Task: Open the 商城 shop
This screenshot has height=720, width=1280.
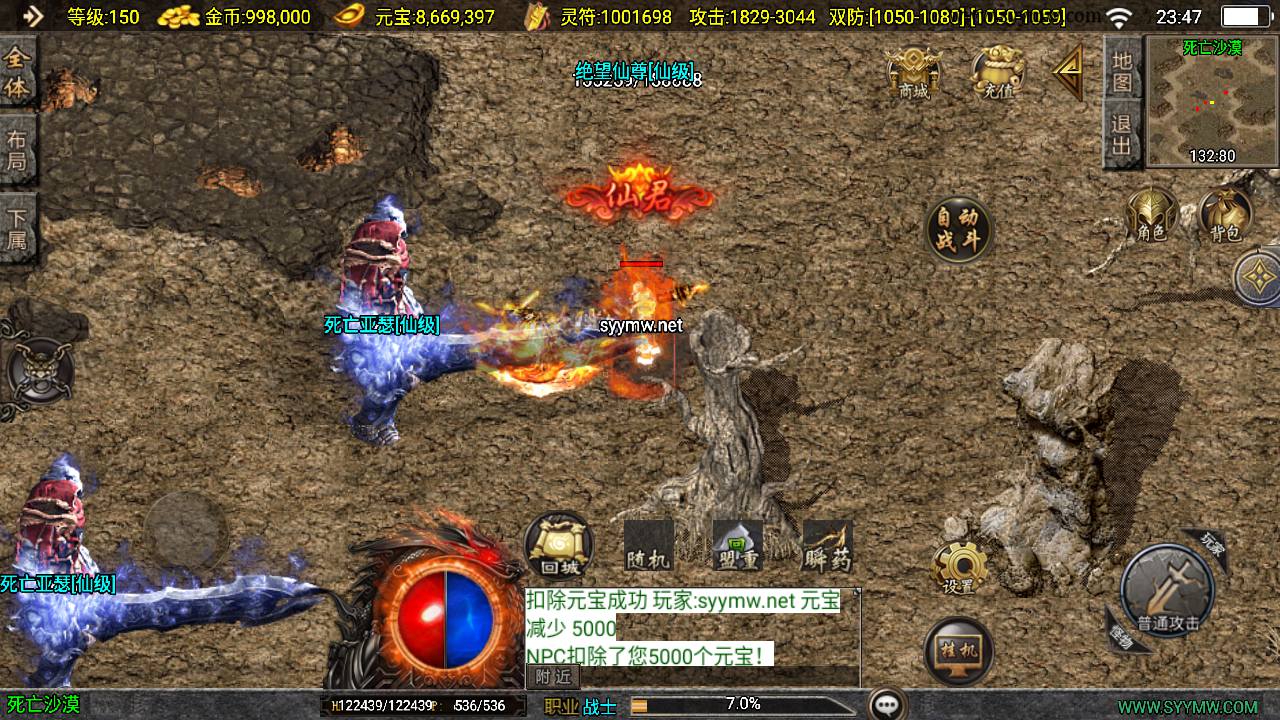Action: click(x=913, y=72)
